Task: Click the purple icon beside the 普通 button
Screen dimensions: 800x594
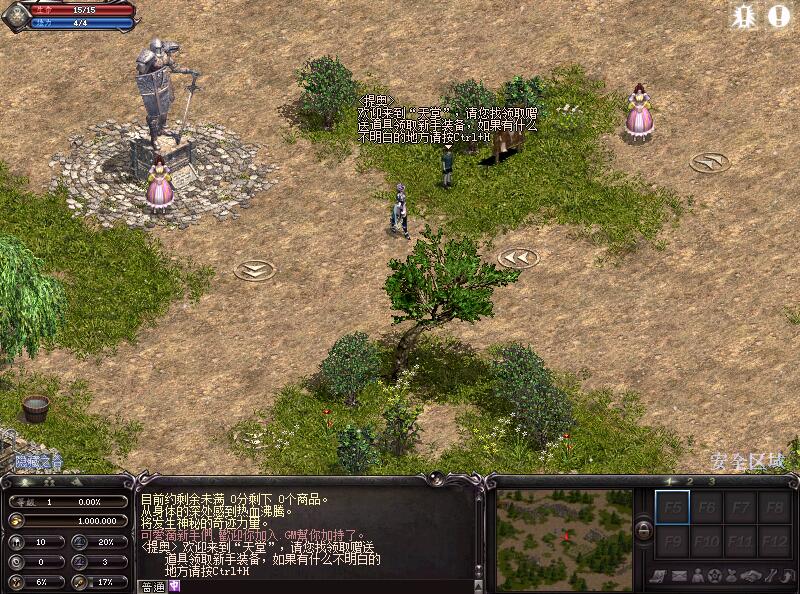Action: [174, 587]
